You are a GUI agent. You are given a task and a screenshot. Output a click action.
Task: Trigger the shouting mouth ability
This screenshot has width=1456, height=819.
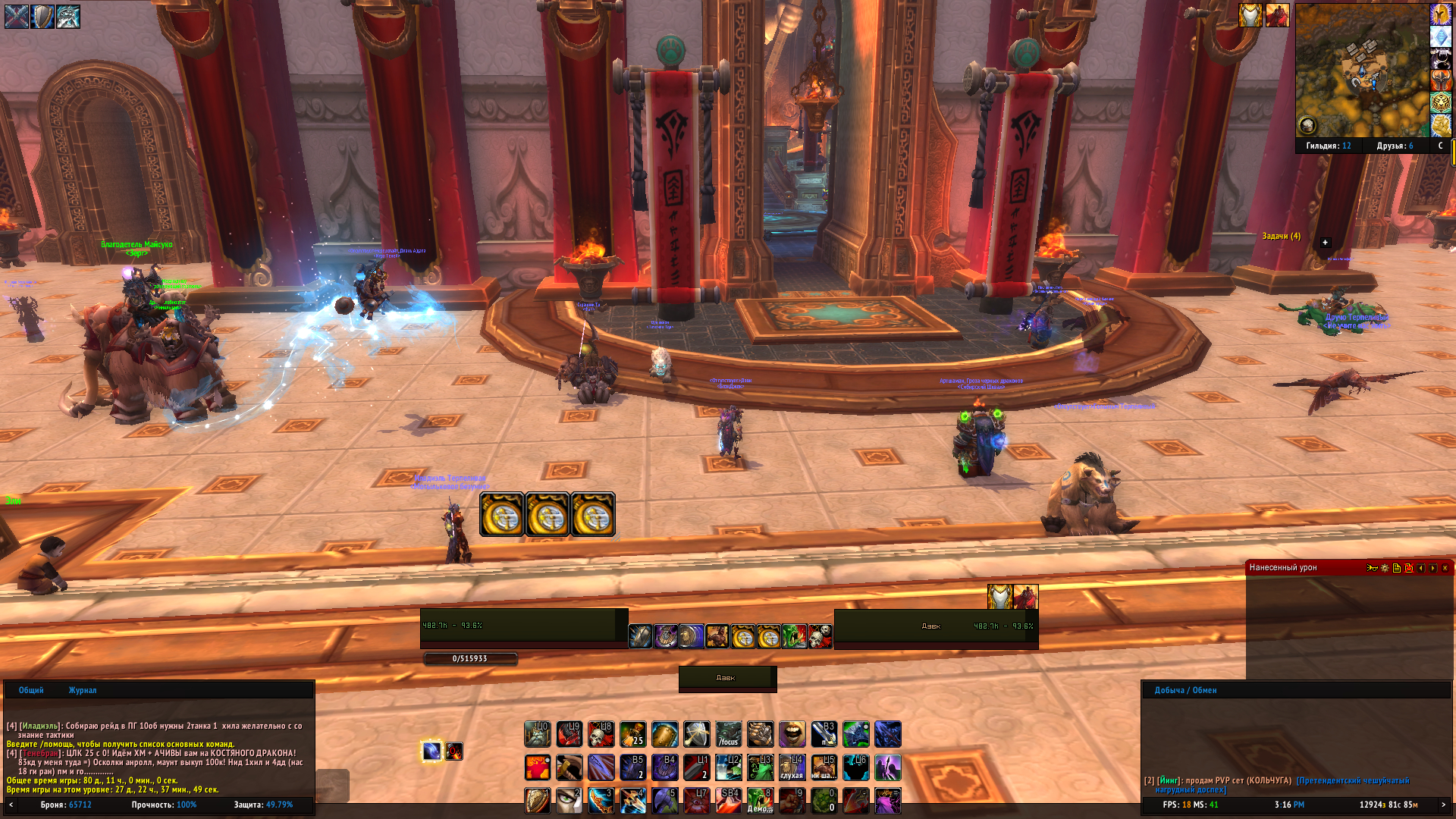(792, 734)
